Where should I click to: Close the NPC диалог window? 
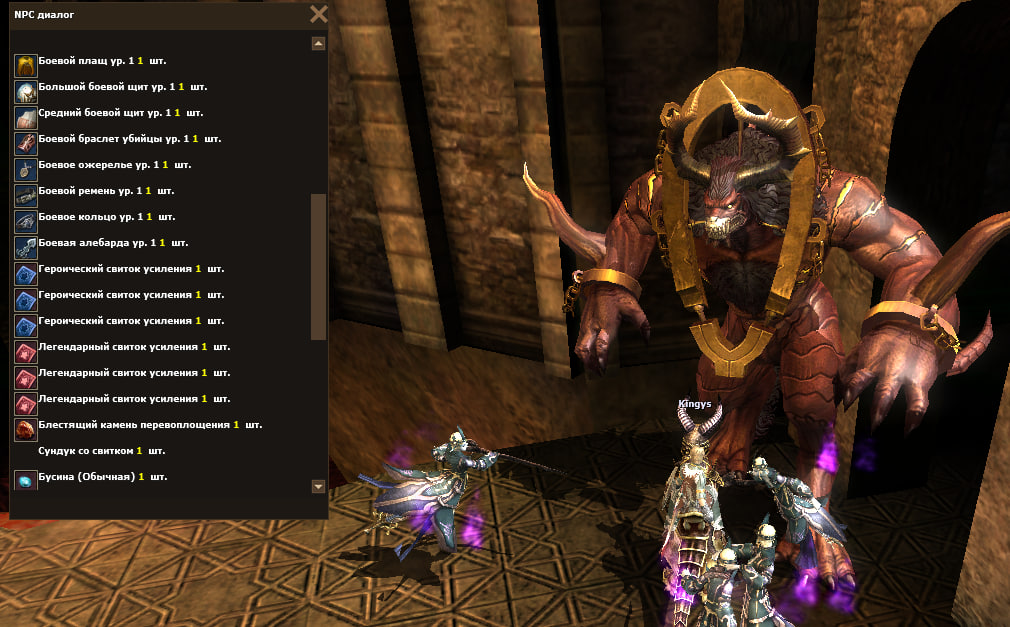(x=318, y=14)
